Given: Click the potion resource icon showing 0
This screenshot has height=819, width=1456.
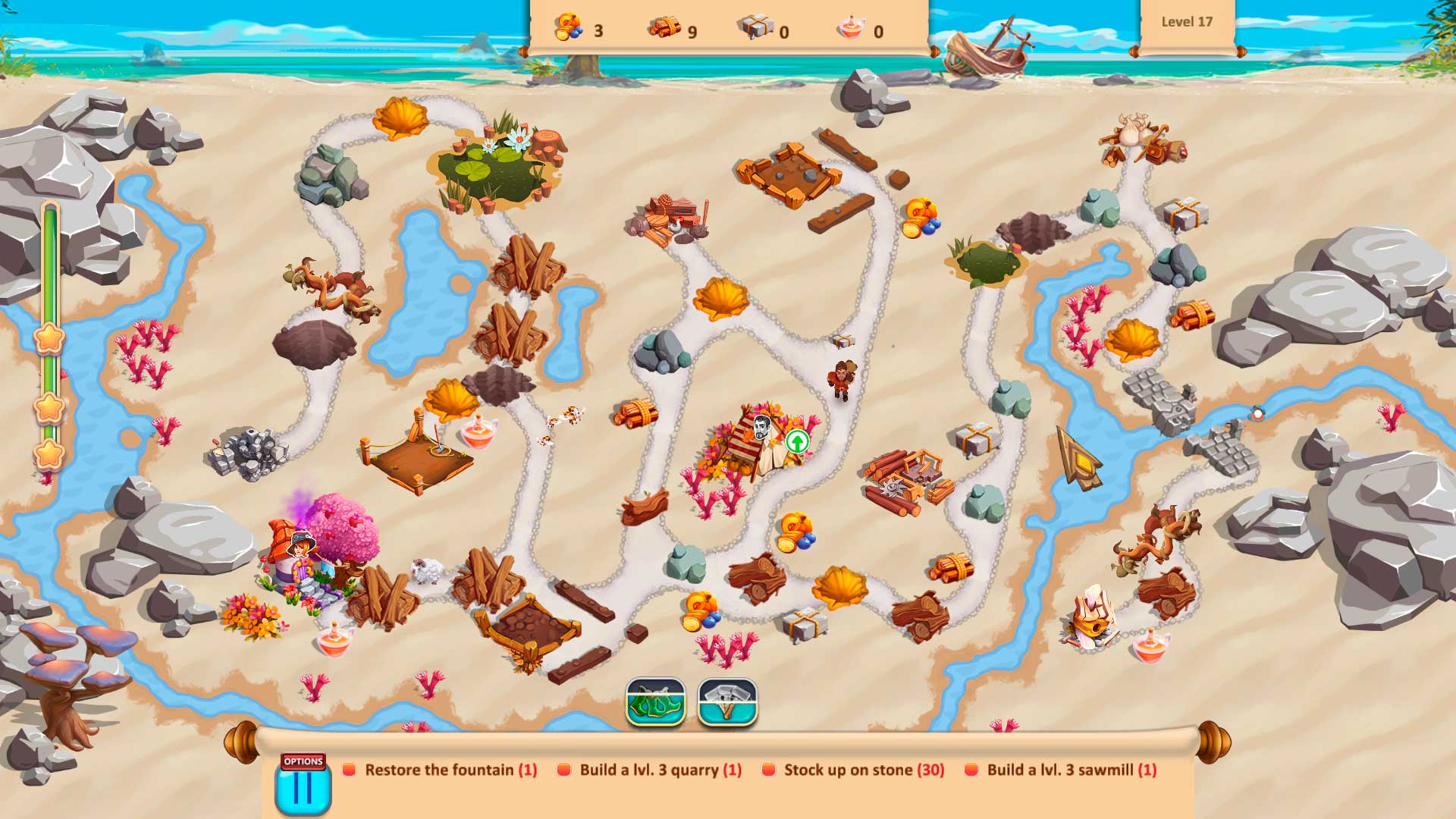Looking at the screenshot, I should 851,27.
